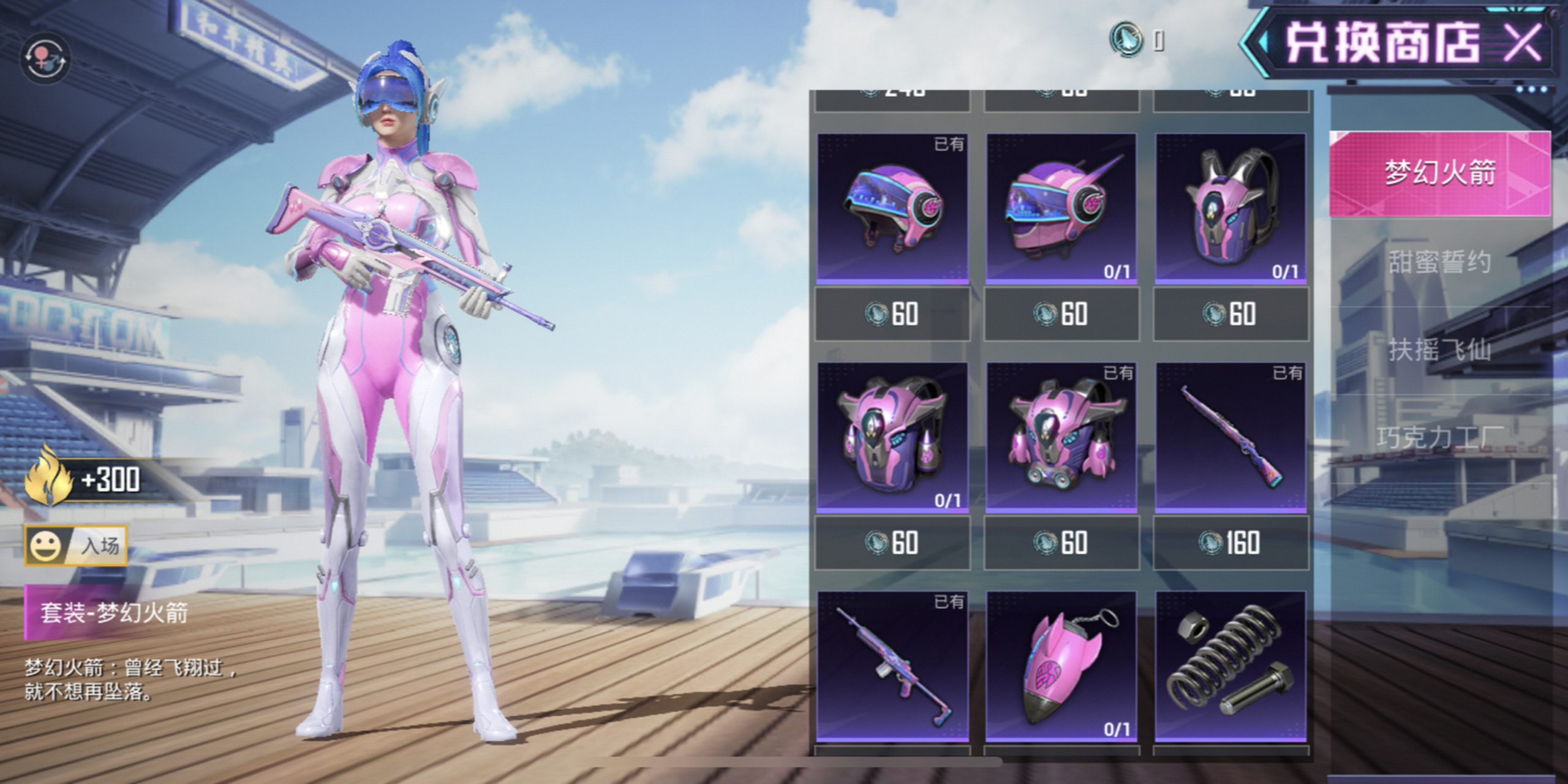Select the owned pink assault rifle skin

click(892, 666)
